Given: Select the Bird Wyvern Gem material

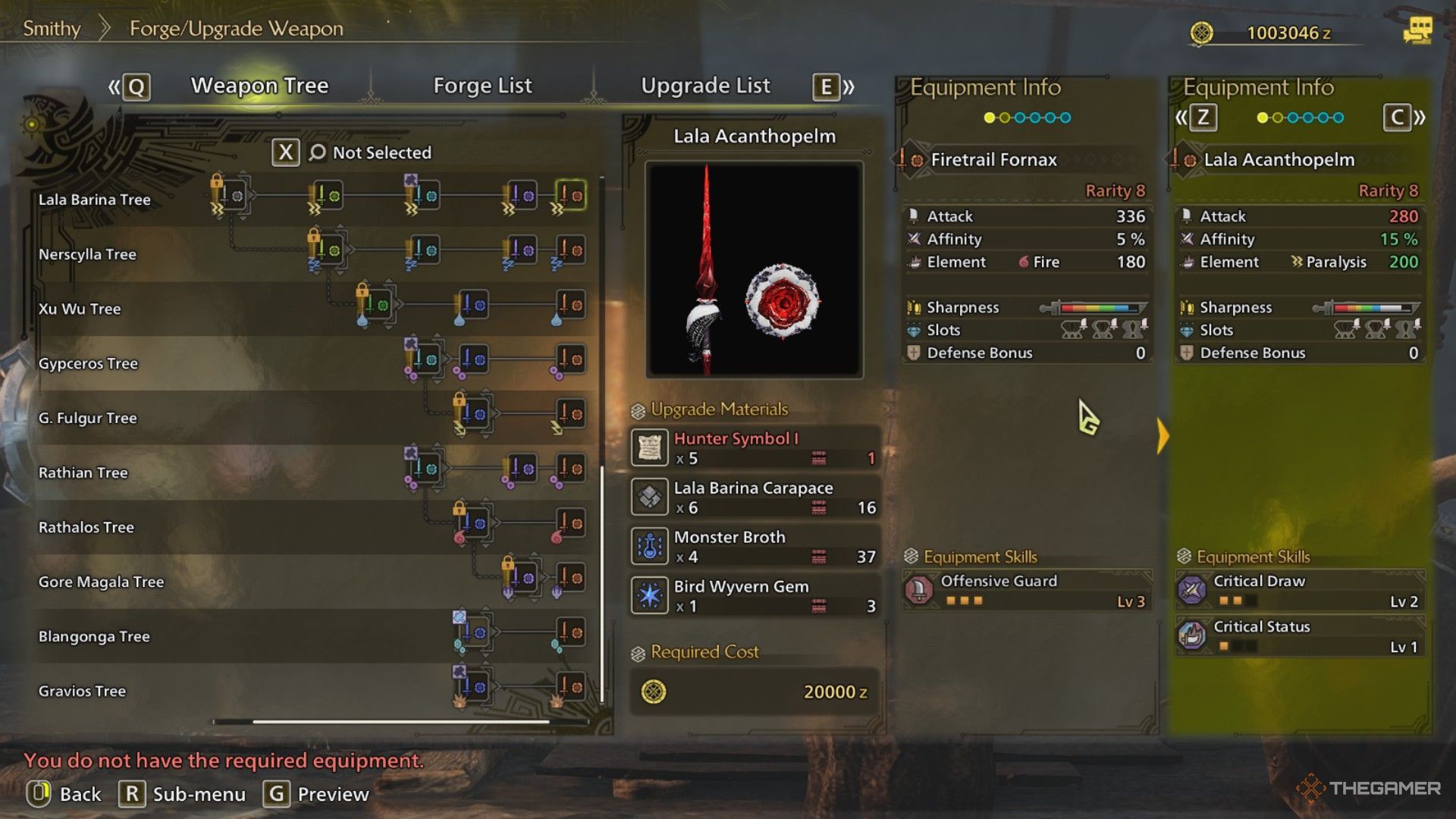Looking at the screenshot, I should (x=755, y=596).
